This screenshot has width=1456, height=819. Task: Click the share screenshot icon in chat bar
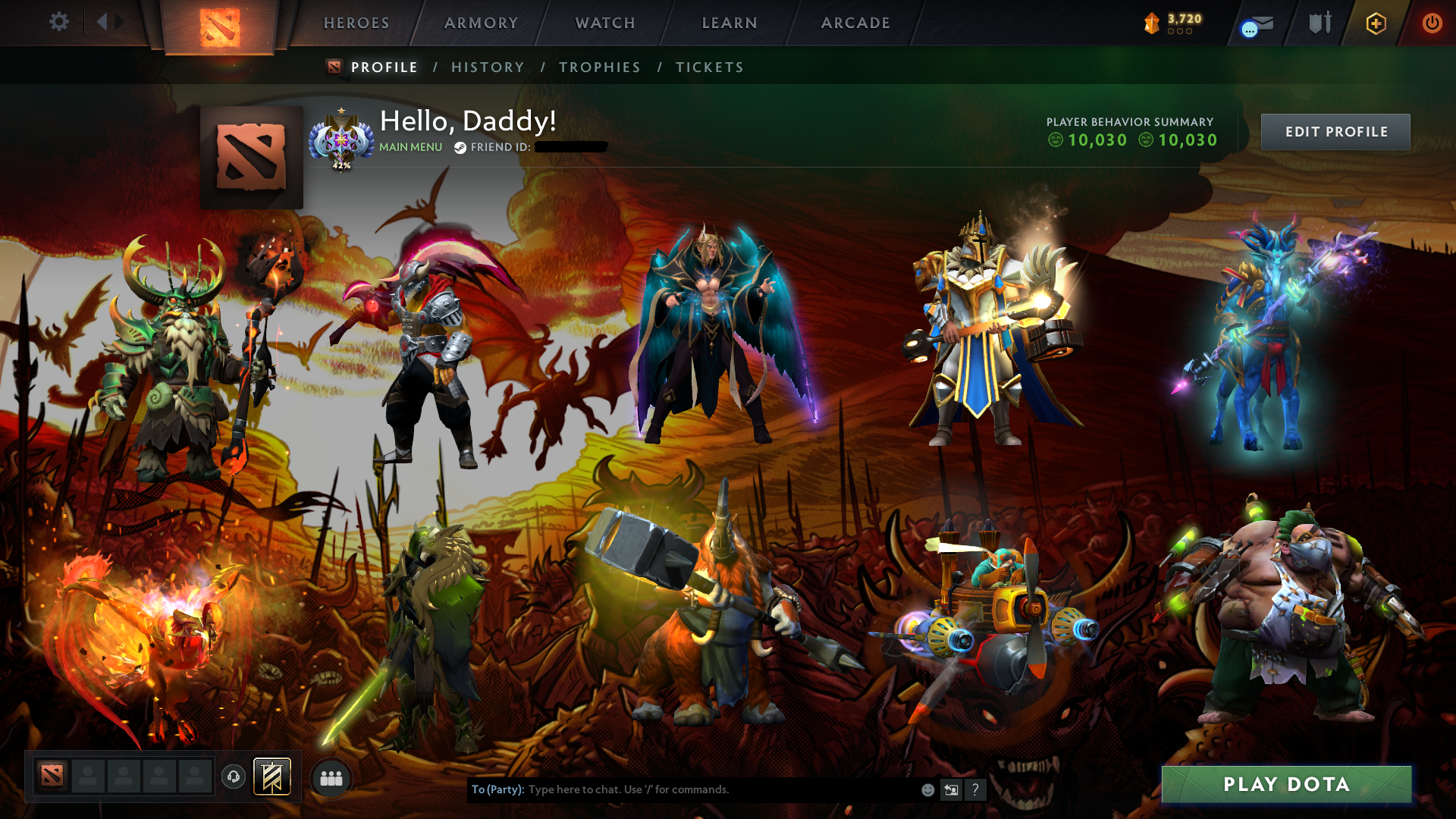point(951,789)
